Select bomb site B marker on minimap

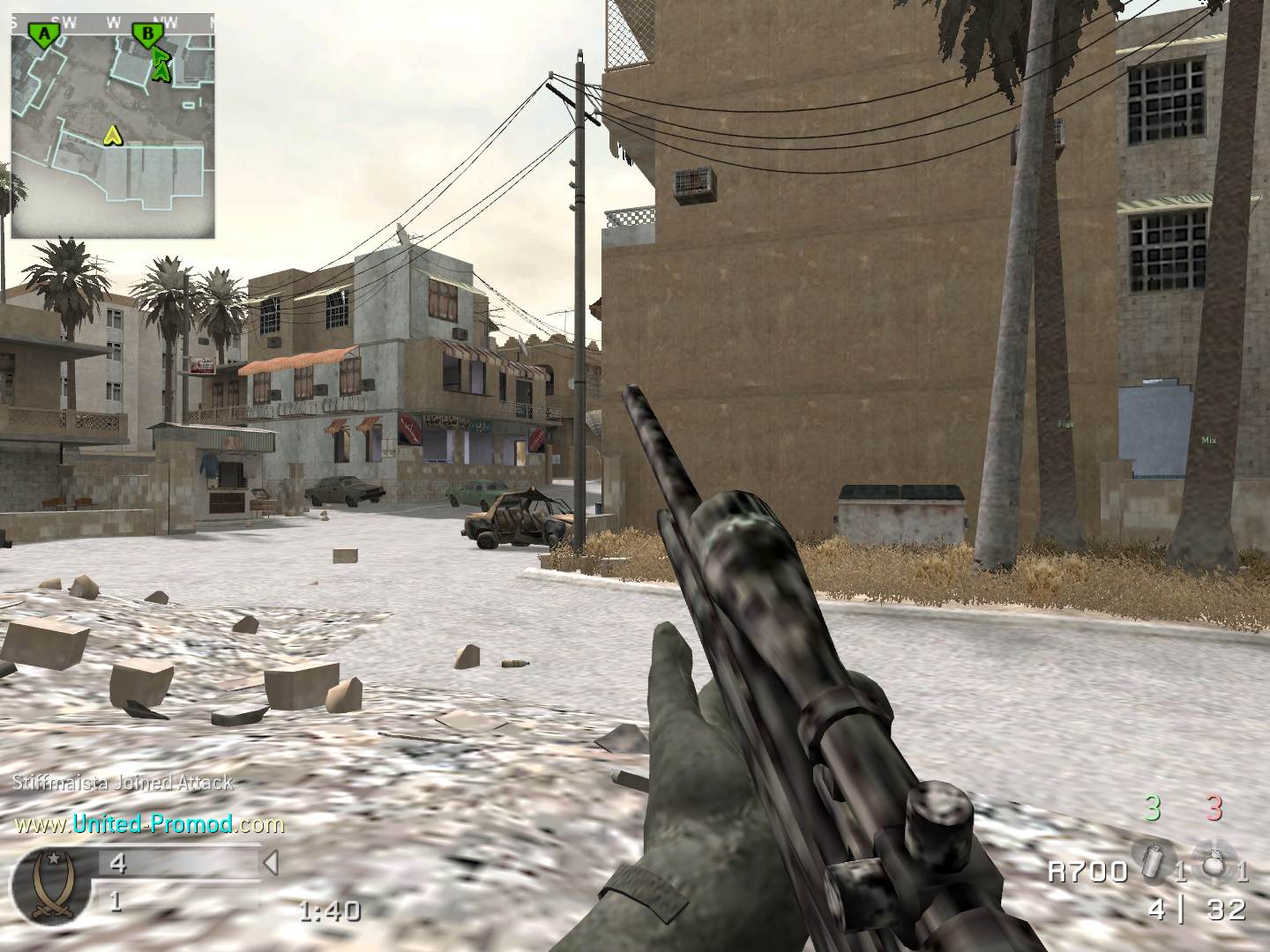coord(148,34)
